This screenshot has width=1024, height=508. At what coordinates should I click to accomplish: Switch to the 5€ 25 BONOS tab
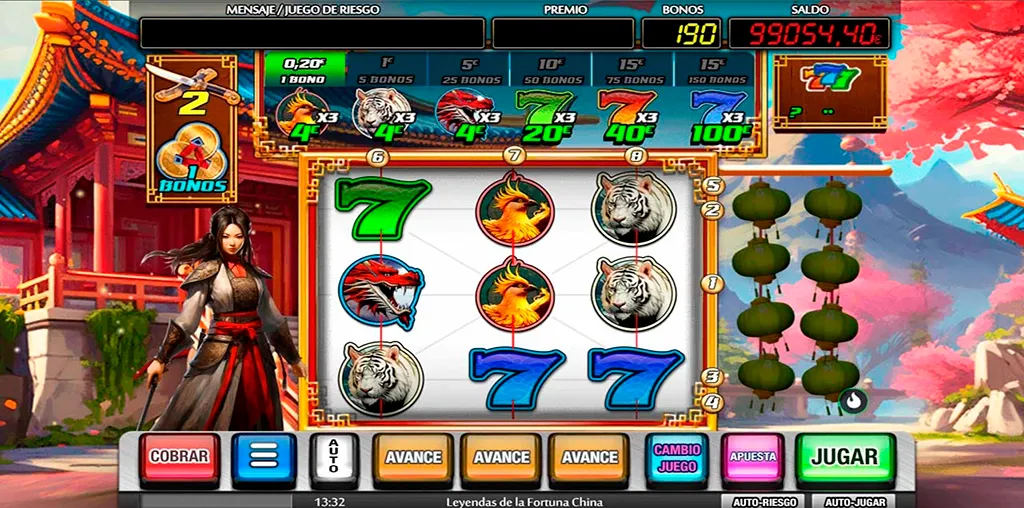click(468, 69)
